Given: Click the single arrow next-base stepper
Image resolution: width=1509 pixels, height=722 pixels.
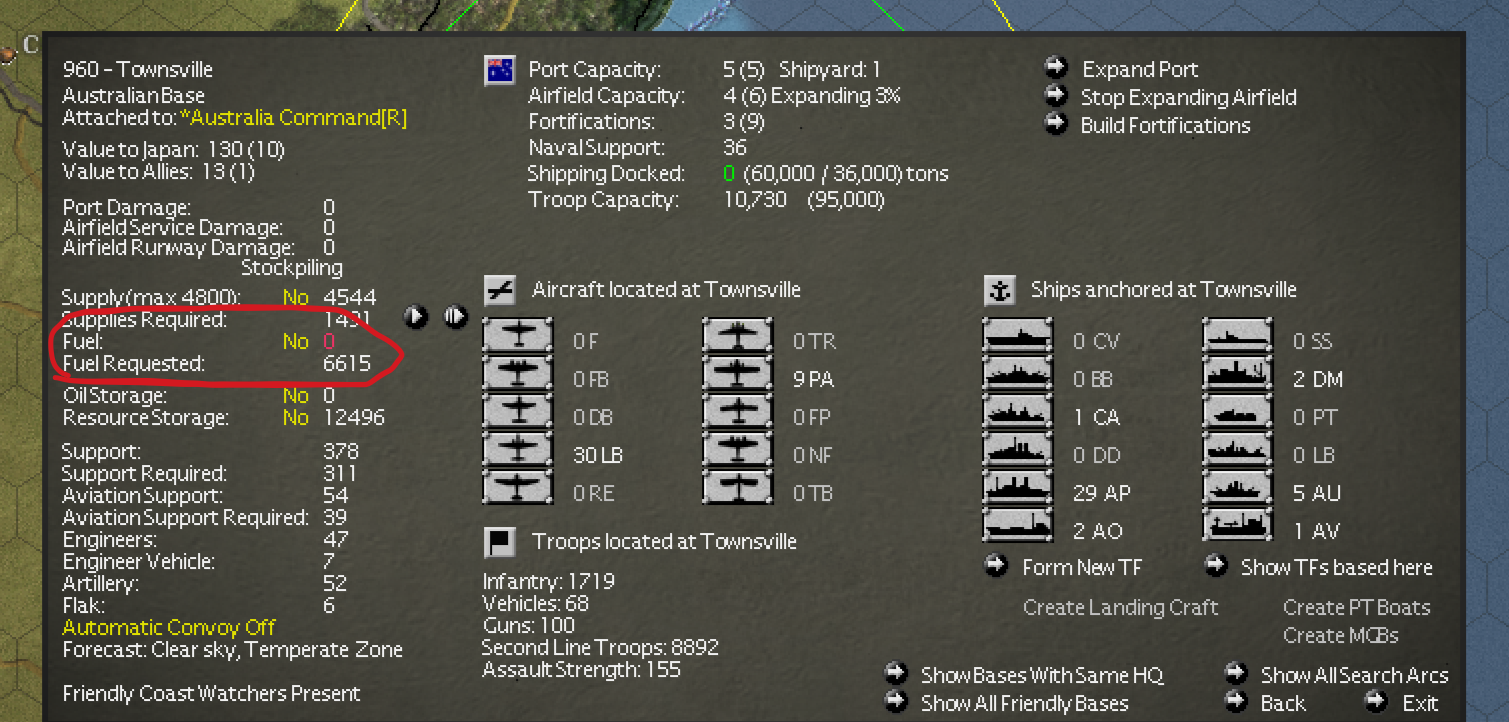Looking at the screenshot, I should (x=414, y=317).
